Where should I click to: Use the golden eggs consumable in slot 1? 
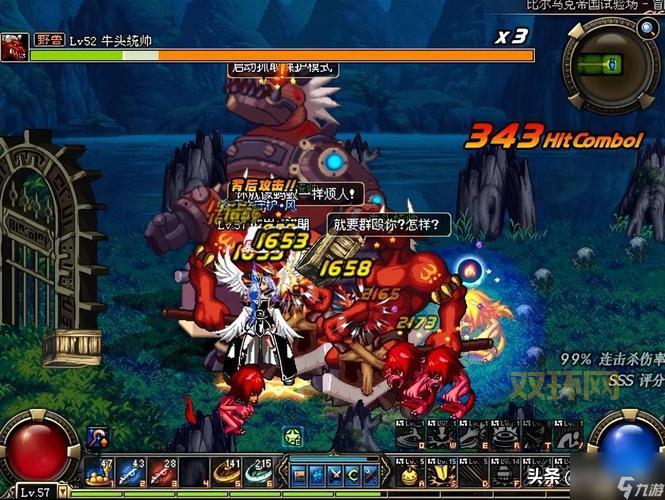(x=99, y=471)
